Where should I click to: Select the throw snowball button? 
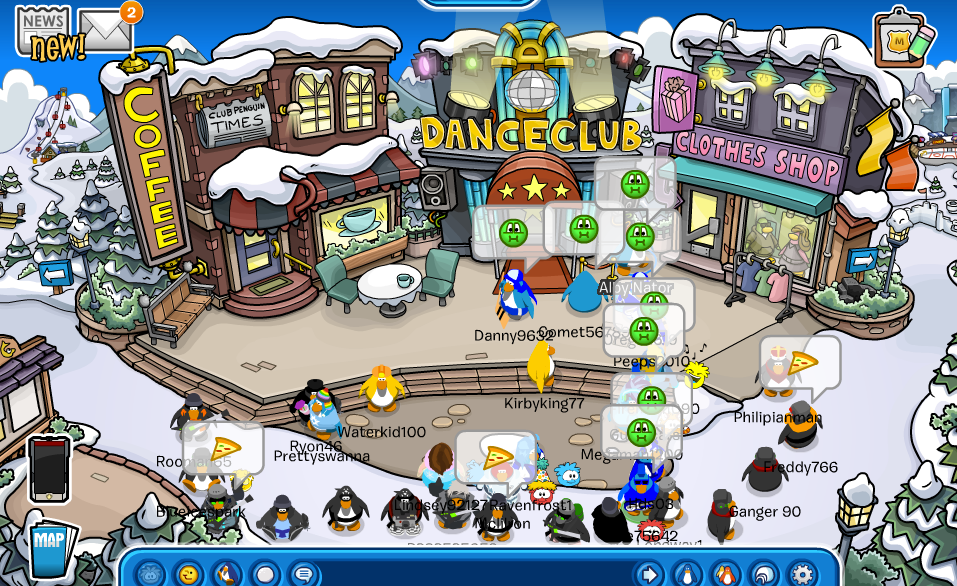pyautogui.click(x=265, y=574)
